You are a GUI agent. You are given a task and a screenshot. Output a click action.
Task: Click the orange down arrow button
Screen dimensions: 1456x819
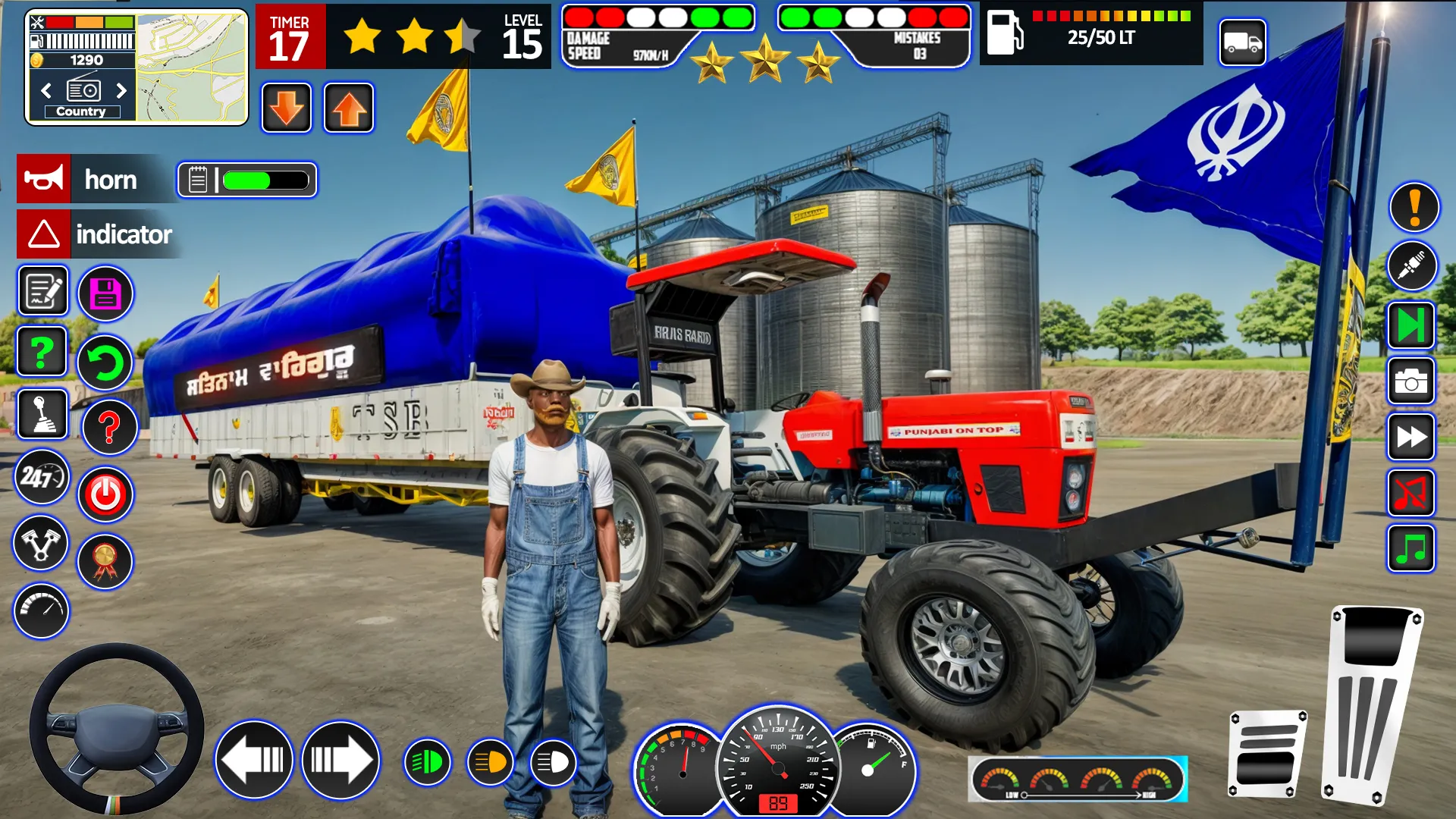[287, 108]
